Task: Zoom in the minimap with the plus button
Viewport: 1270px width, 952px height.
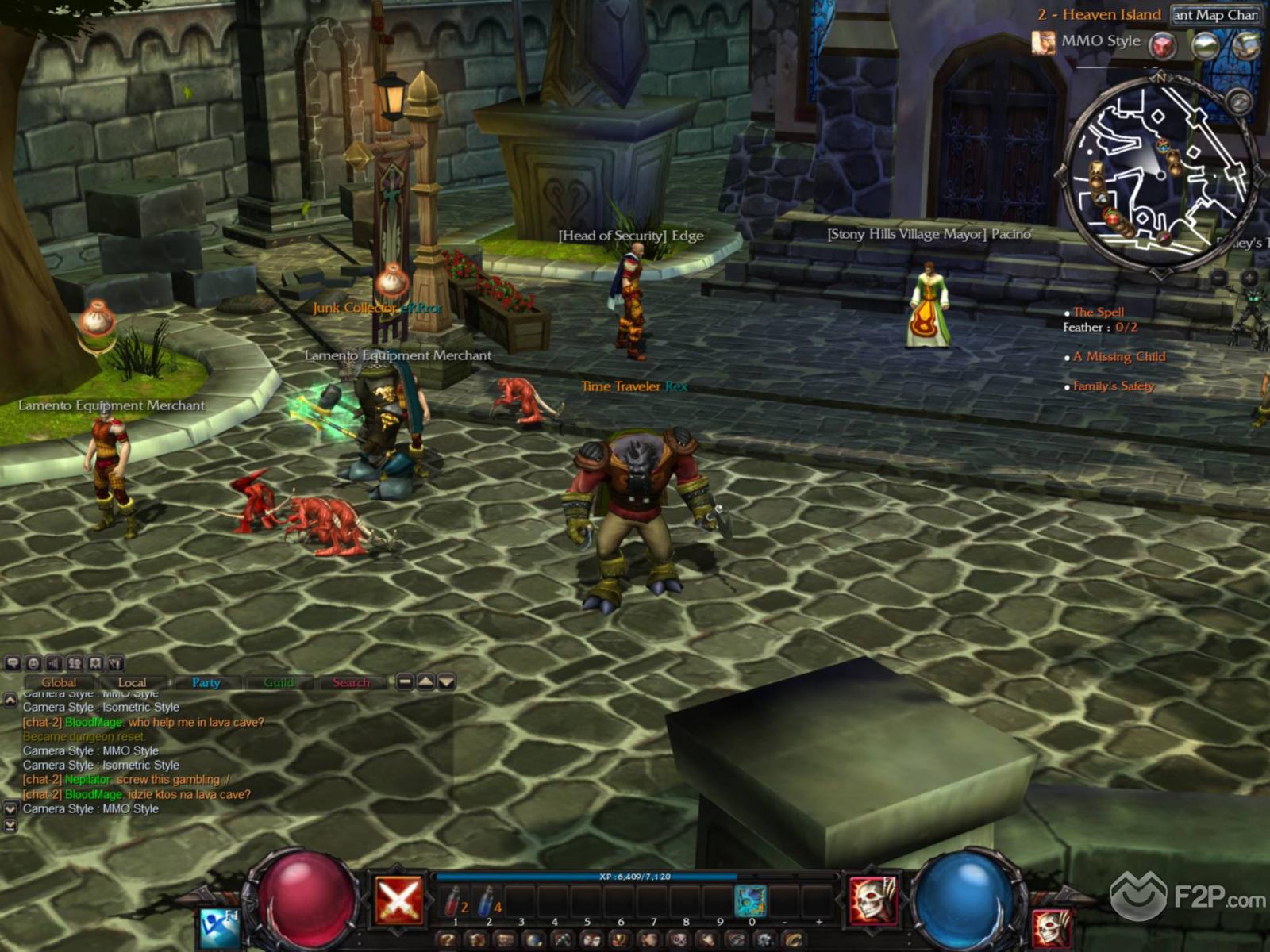Action: (x=1249, y=278)
